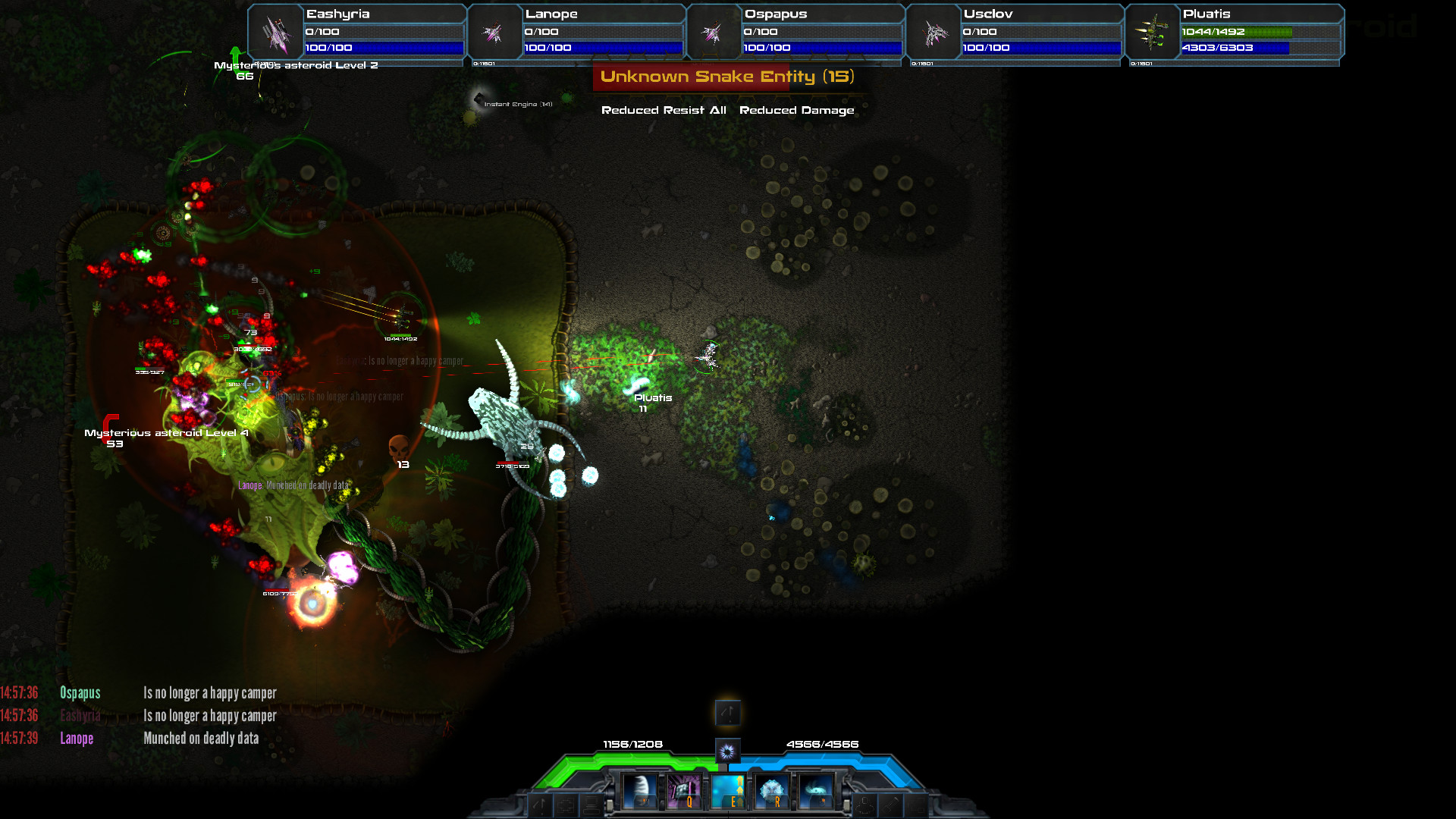Use the glowing starburst core icon above the hotbar
Viewport: 1456px width, 819px height.
pos(728,752)
